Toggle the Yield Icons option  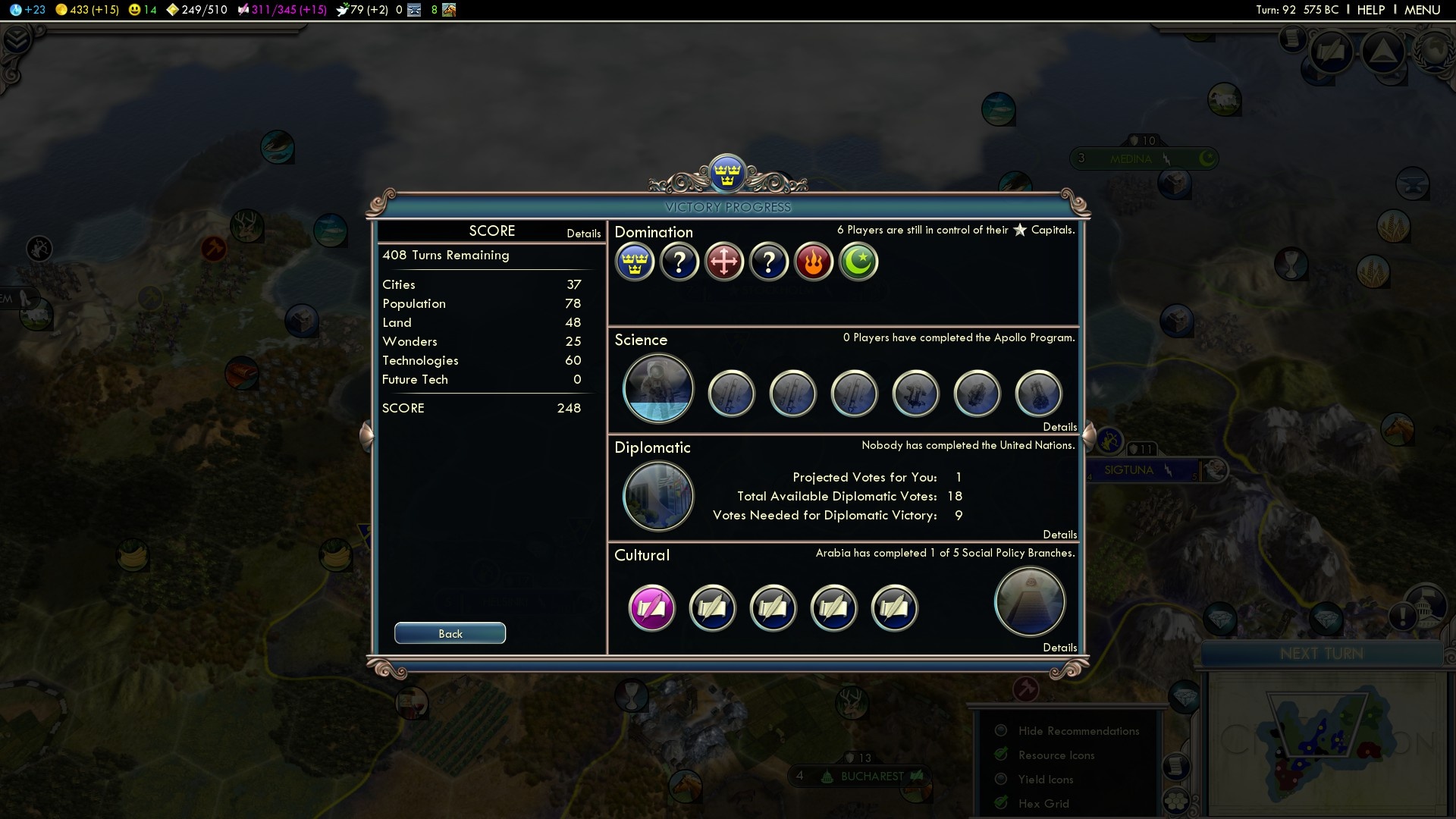click(x=1001, y=779)
